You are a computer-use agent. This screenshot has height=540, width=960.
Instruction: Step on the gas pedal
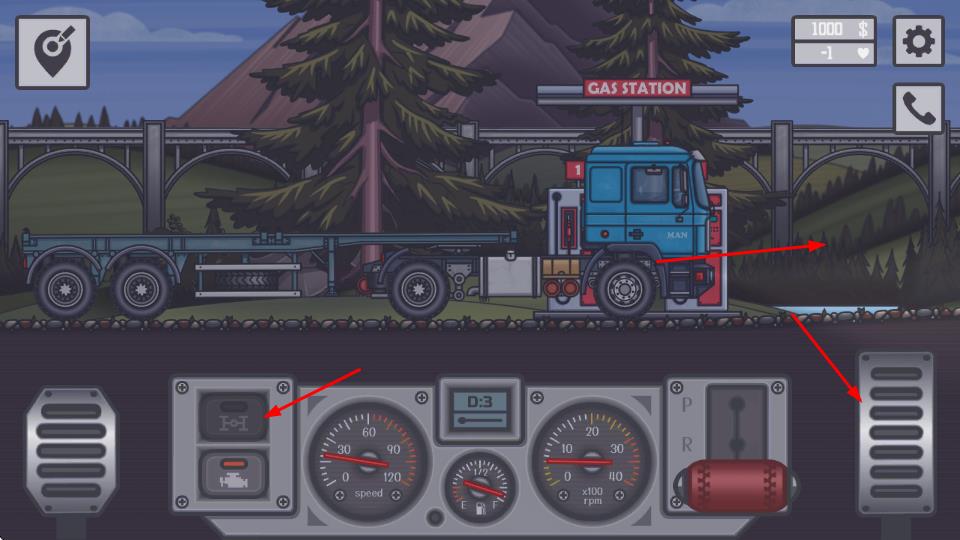(x=895, y=433)
